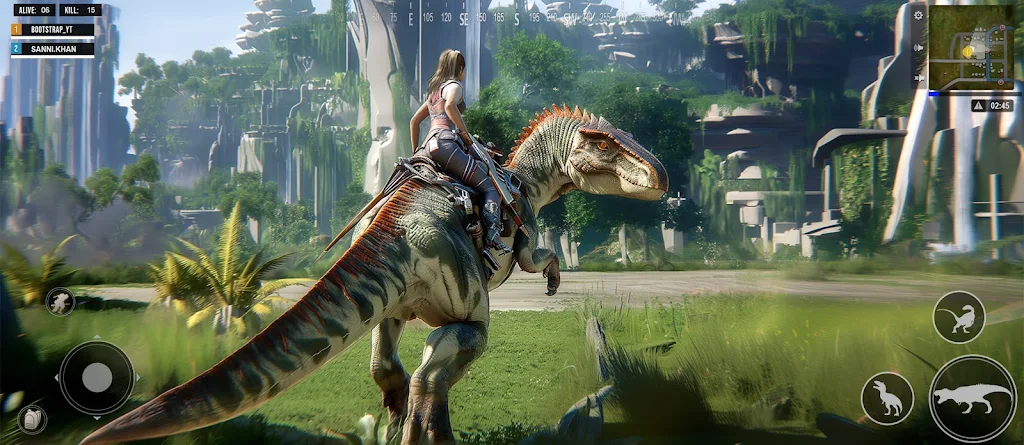
Task: Open the backpack inventory
Action: (32, 419)
